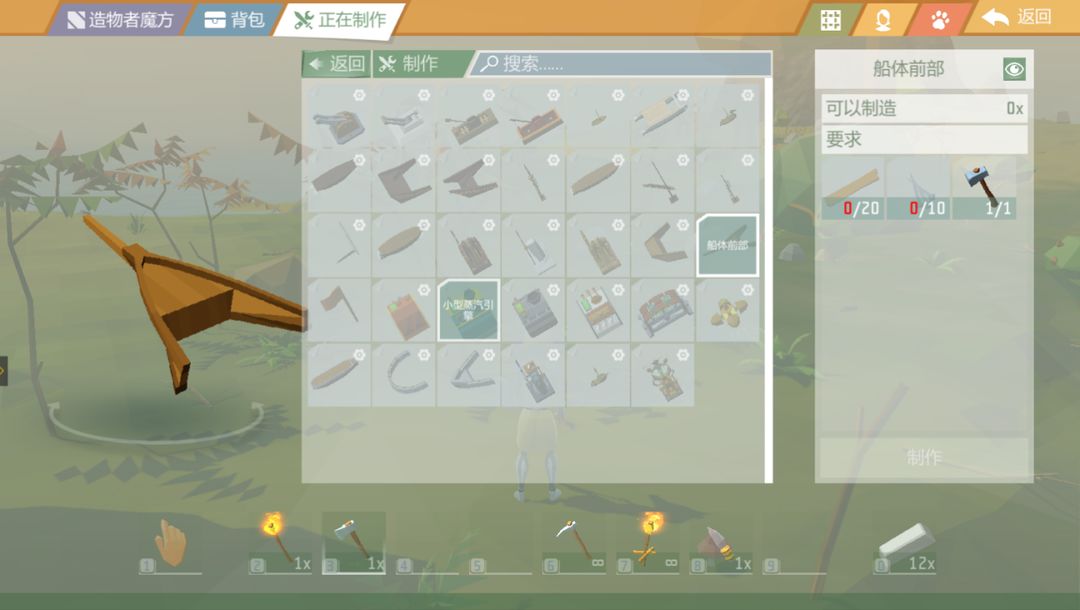
Task: Click the 制作 category button
Action: [x=408, y=64]
